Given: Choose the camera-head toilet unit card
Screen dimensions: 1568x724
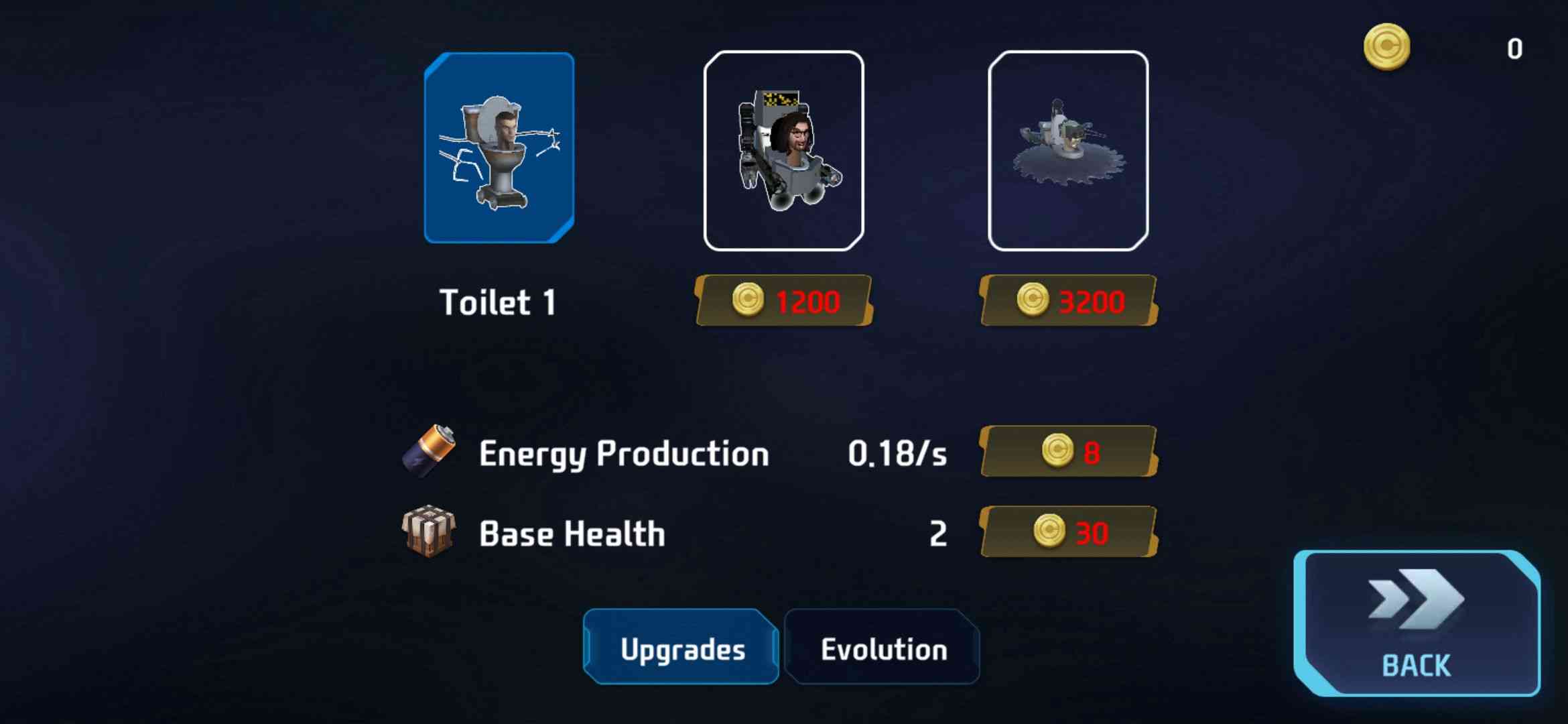Looking at the screenshot, I should tap(783, 150).
